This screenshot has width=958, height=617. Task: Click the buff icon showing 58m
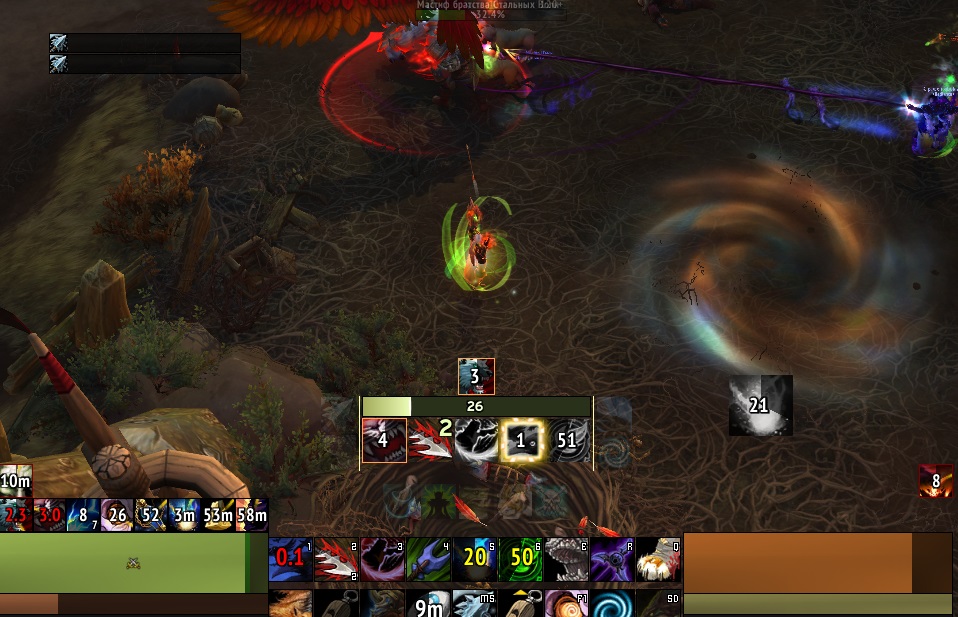point(252,514)
